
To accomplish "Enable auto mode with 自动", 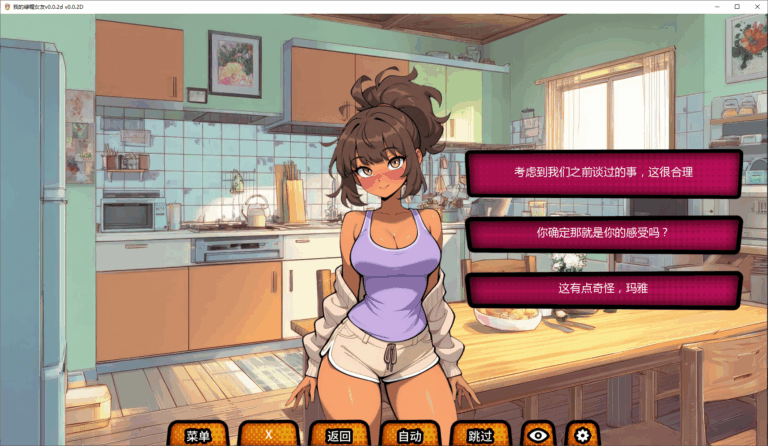I will (410, 435).
